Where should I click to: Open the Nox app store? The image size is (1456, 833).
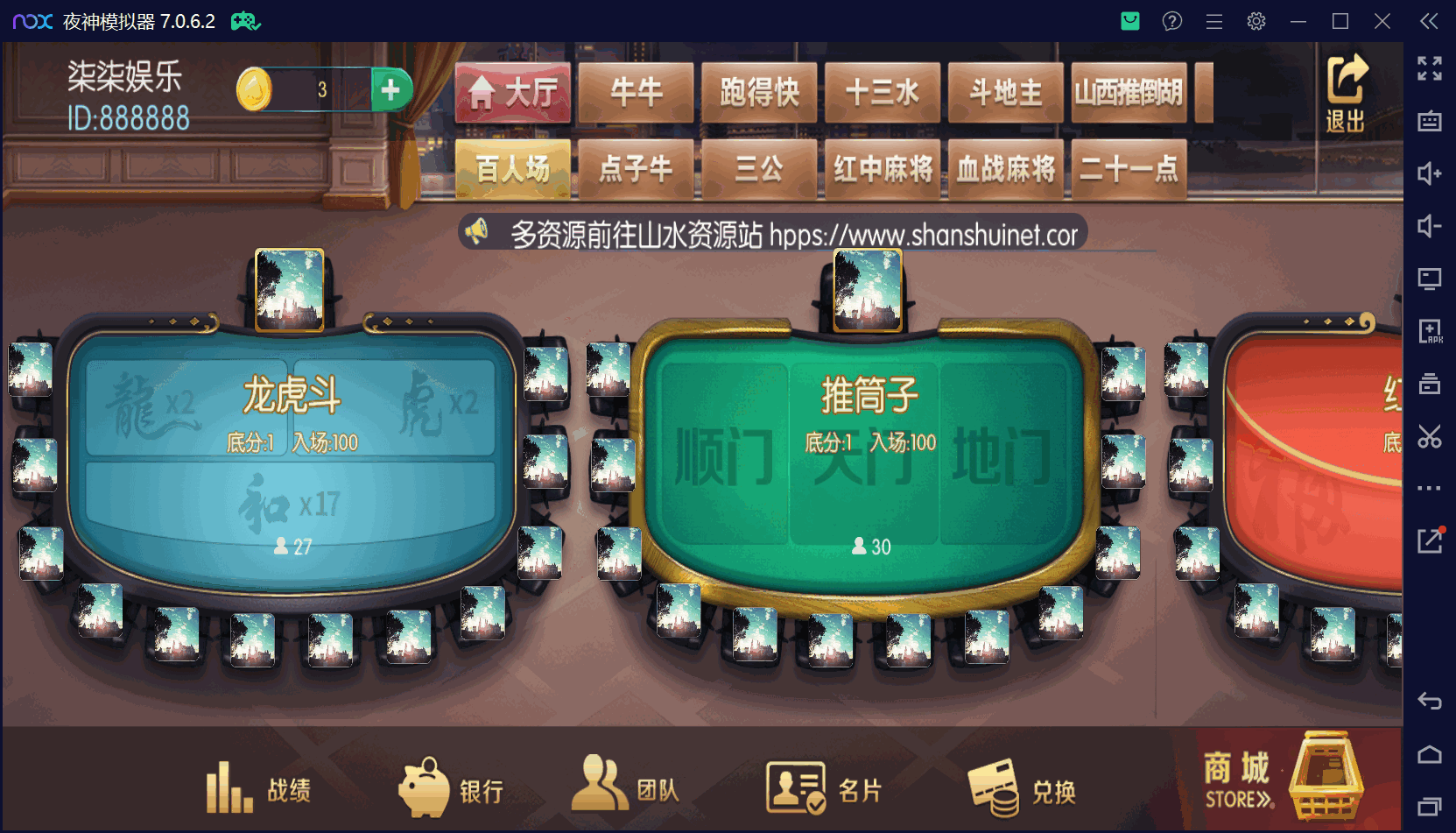(1129, 20)
